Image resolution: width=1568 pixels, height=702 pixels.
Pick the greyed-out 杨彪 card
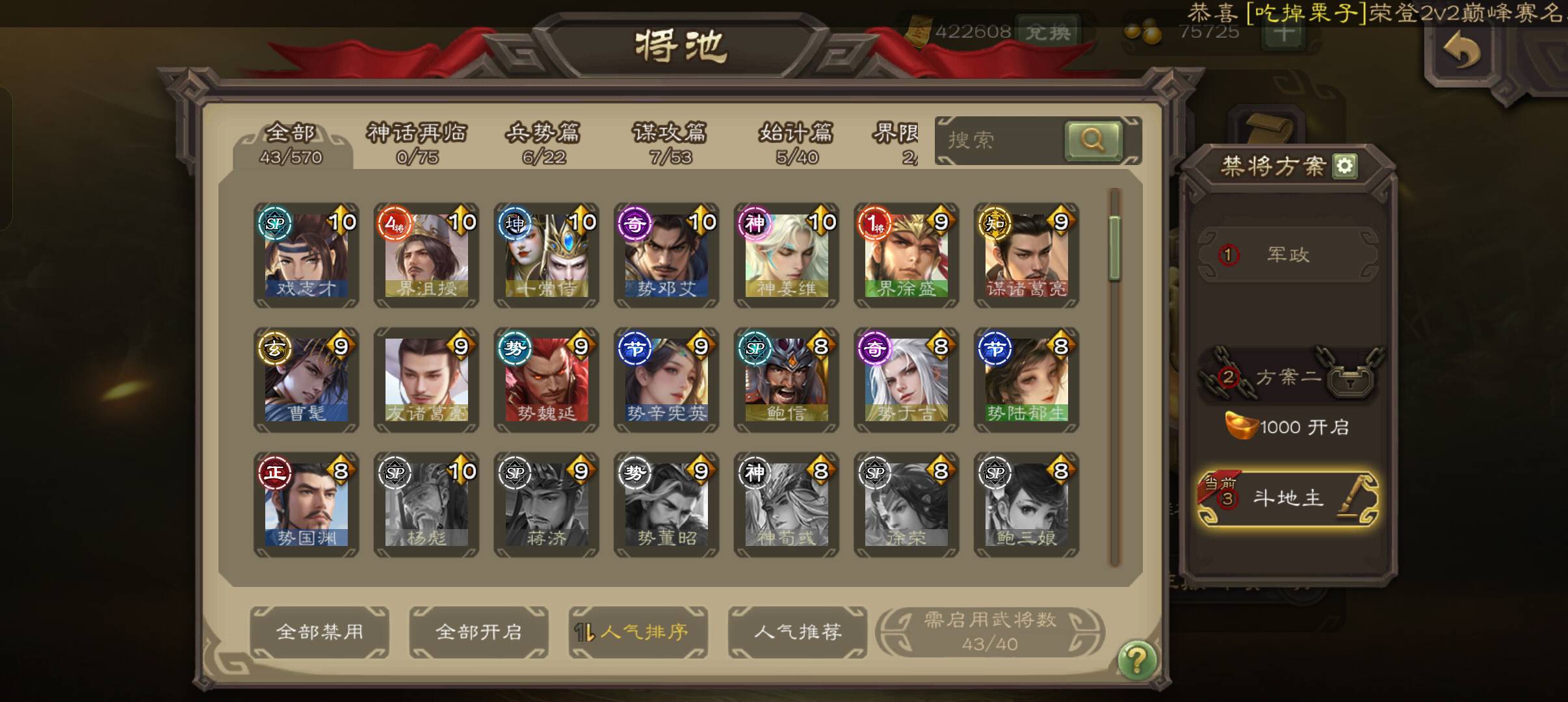(426, 504)
